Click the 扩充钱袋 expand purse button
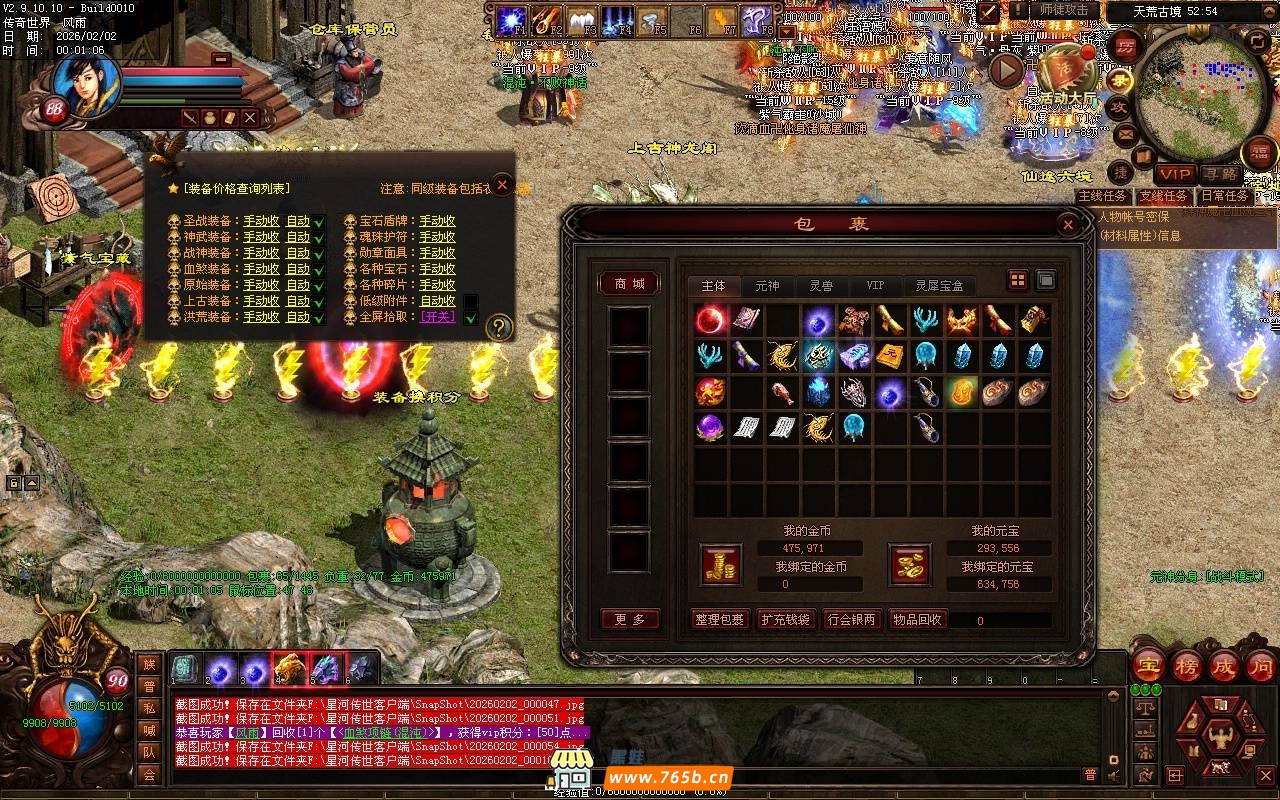The image size is (1280, 800). click(x=785, y=620)
